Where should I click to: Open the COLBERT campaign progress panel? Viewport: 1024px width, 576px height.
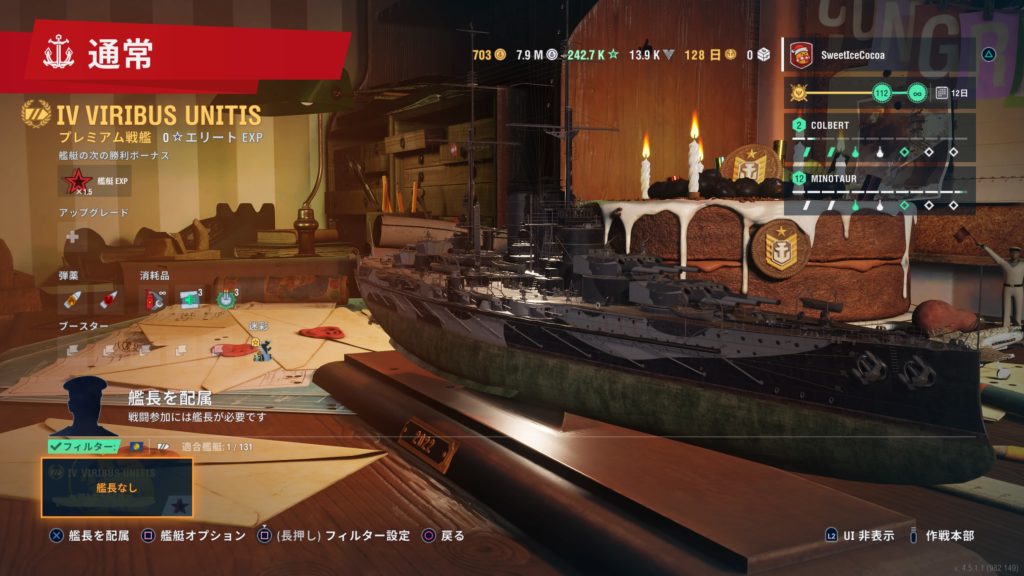880,138
